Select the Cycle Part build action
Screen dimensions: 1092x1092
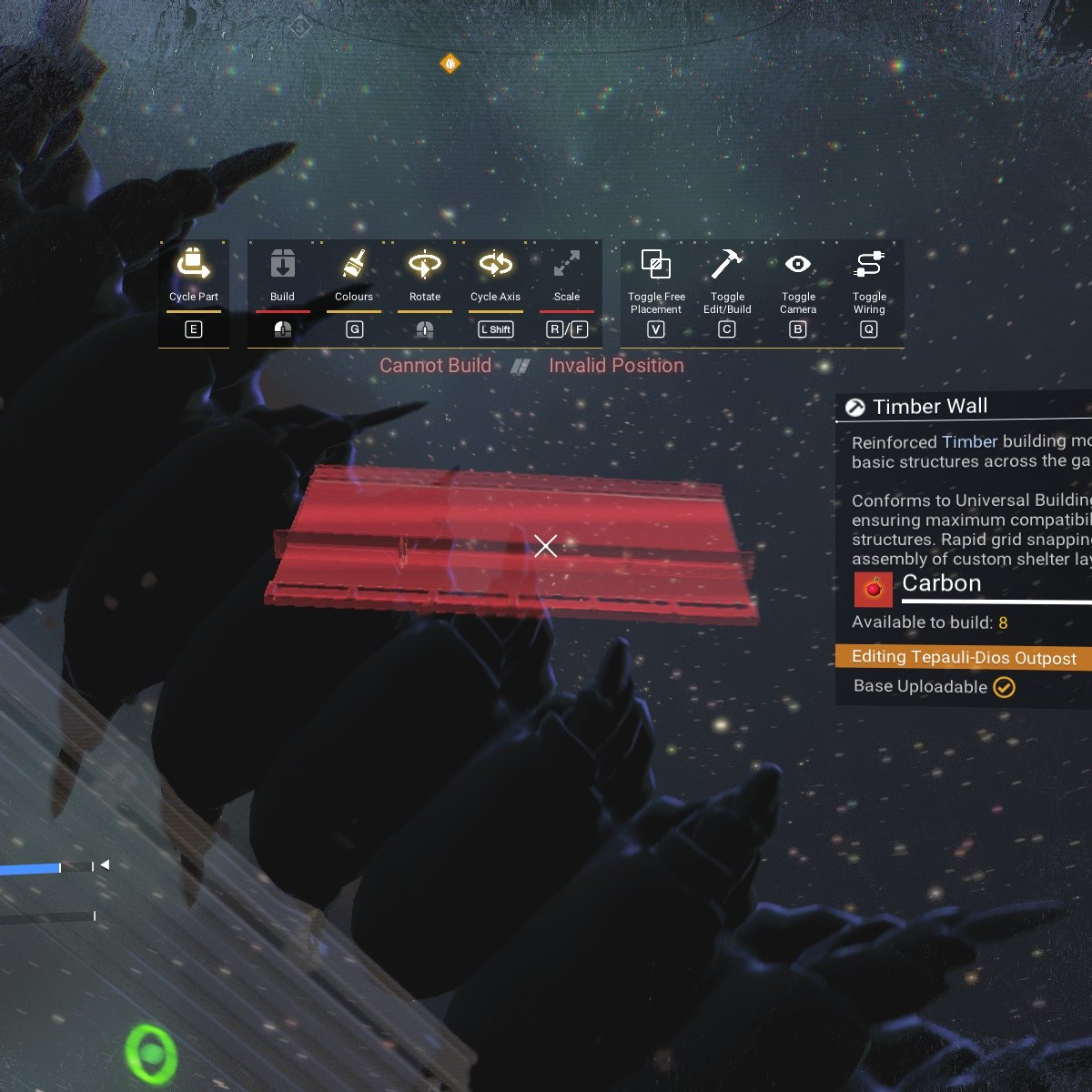[193, 265]
